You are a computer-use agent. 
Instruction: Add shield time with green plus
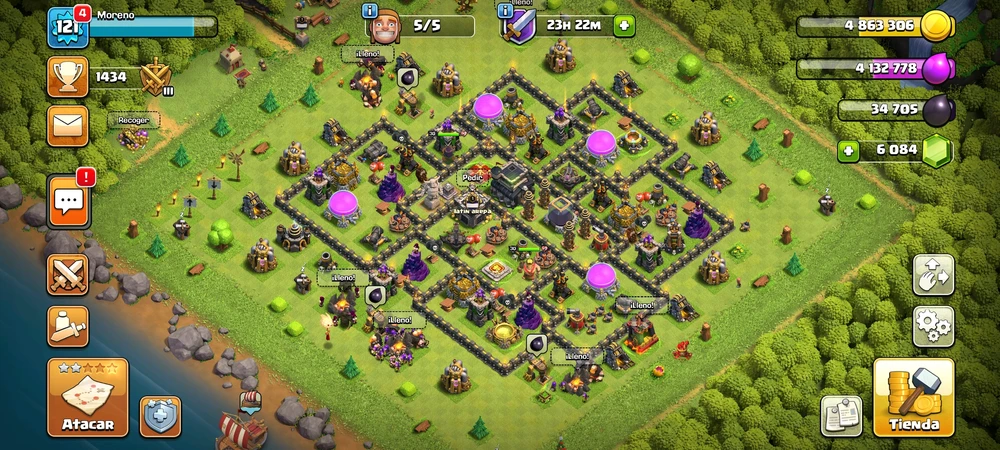624,26
